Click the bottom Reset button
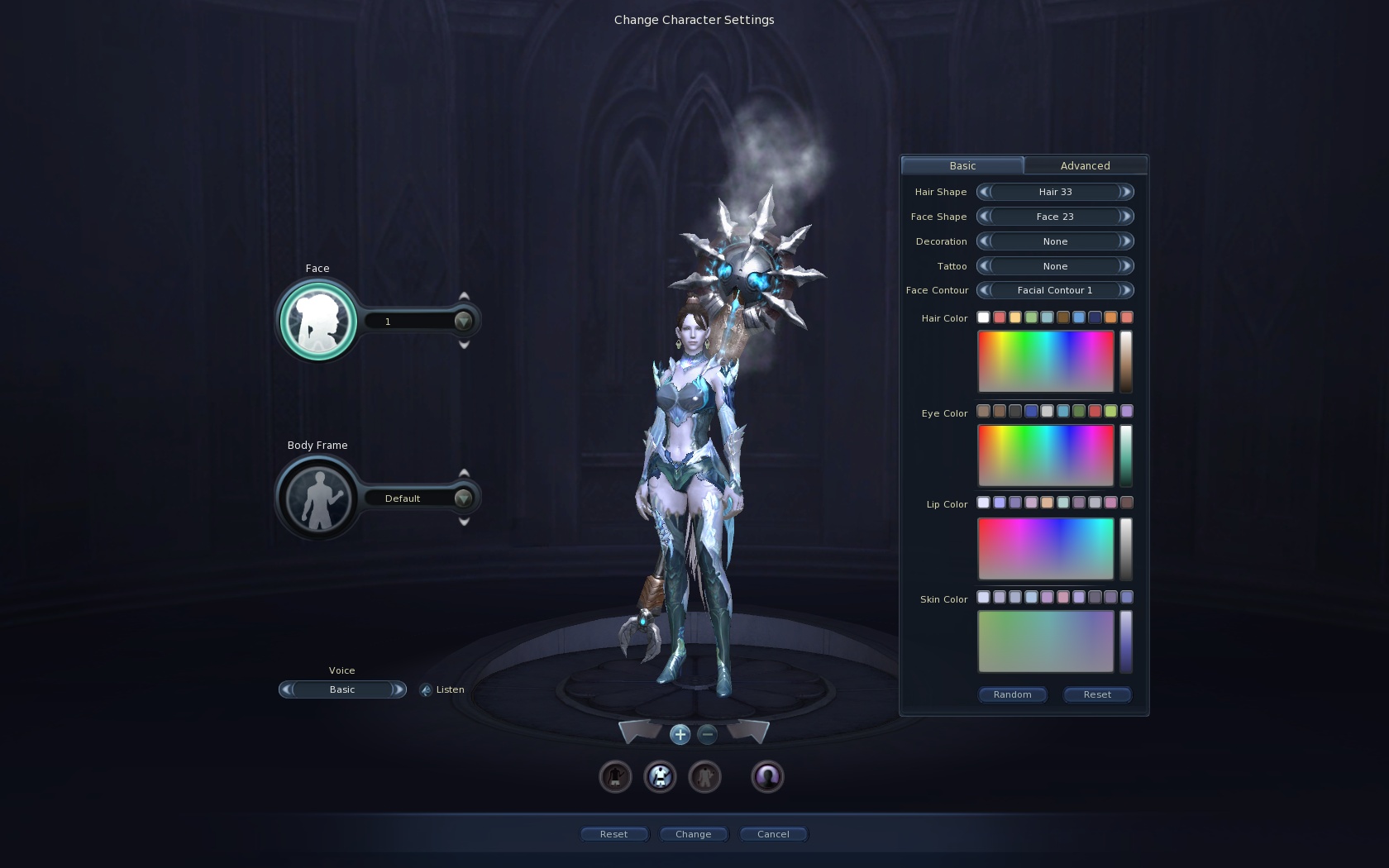 [x=613, y=834]
